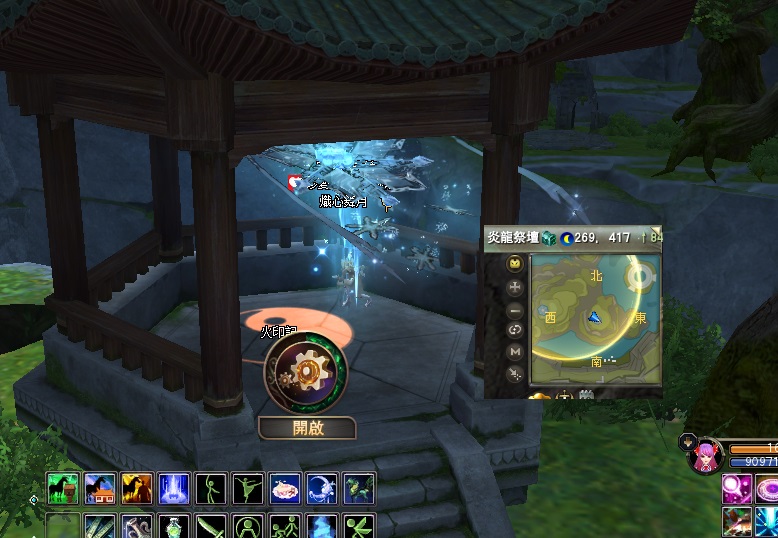Viewport: 778px width, 538px height.
Task: Click the 開啟 (Open) button
Action: pyautogui.click(x=307, y=428)
